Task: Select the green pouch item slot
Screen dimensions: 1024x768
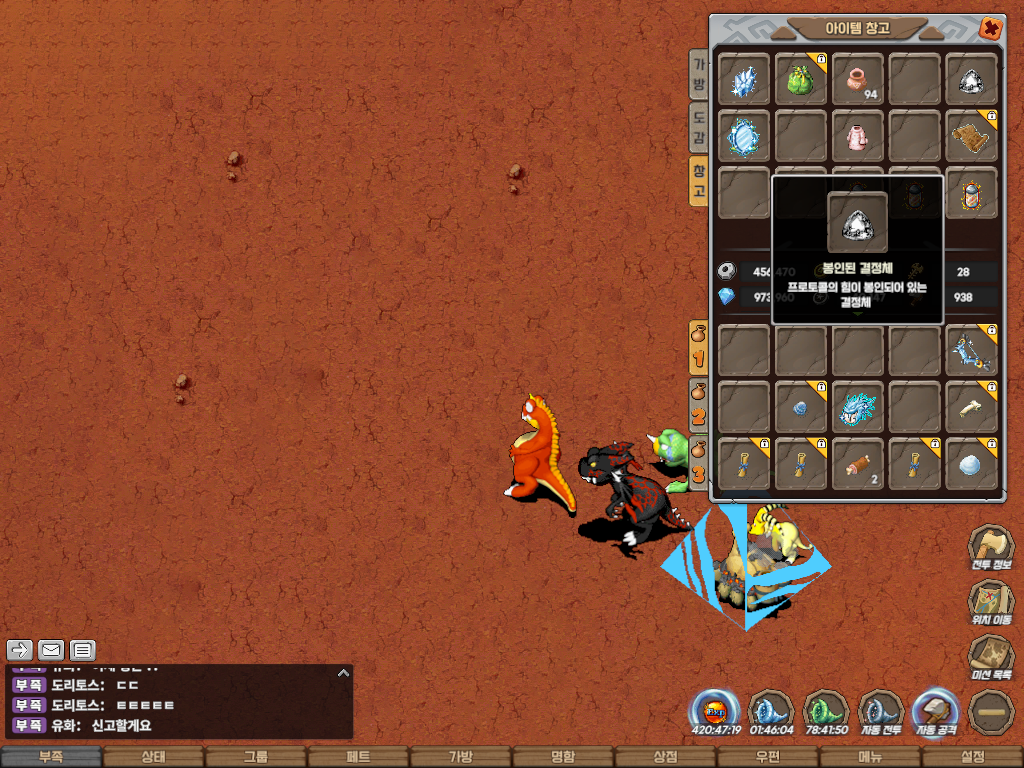Action: [801, 79]
